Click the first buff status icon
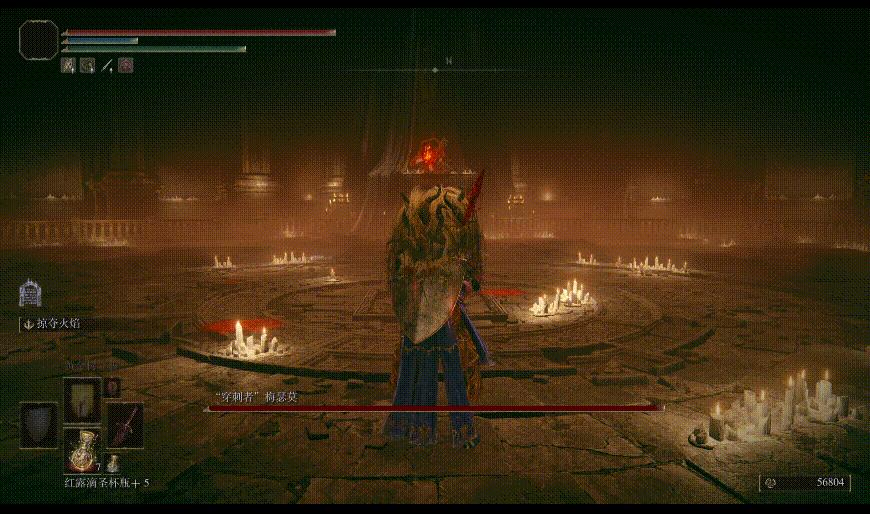Image resolution: width=870 pixels, height=514 pixels. coord(69,65)
